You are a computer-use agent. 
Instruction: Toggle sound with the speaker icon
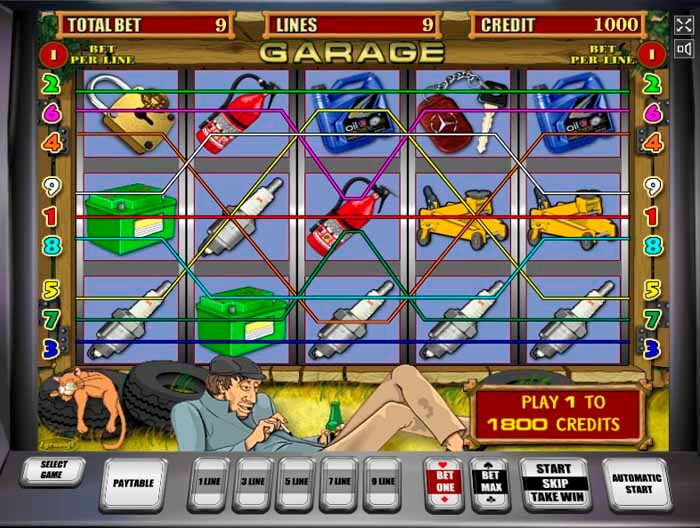tap(685, 48)
